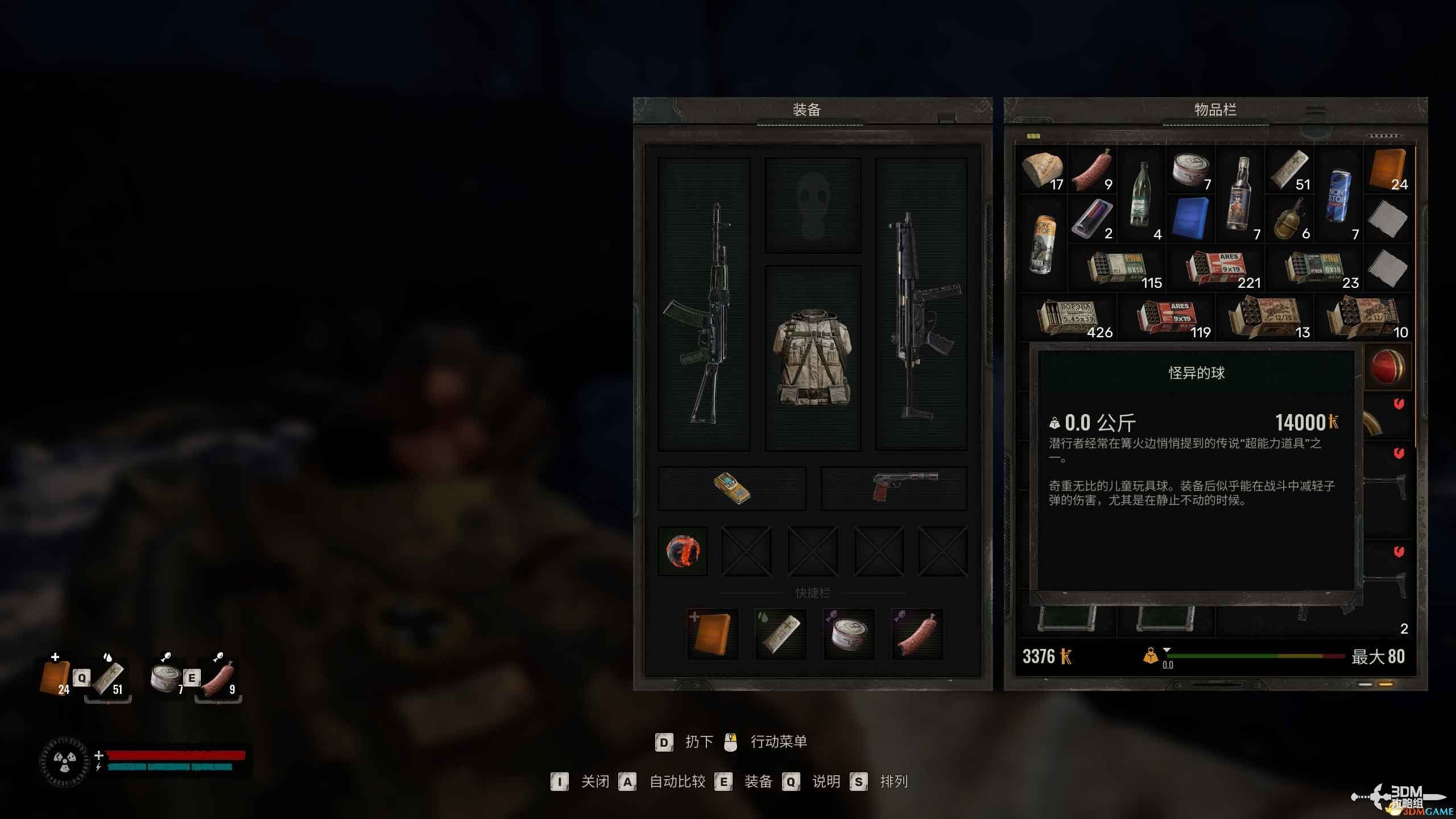
Task: Select the blue medkit in the inventory
Action: point(1191,219)
